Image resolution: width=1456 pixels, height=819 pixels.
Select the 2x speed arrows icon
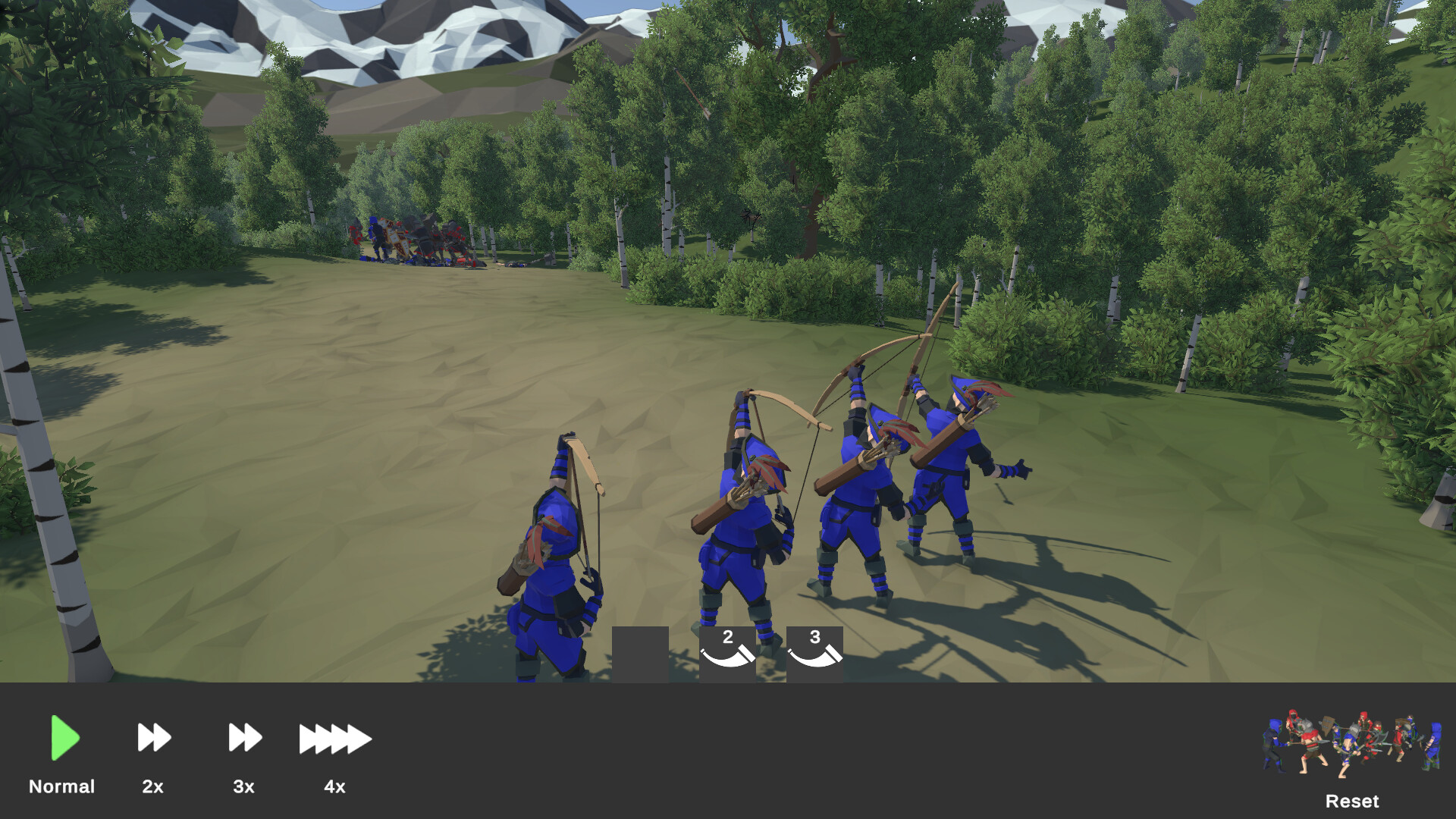point(152,736)
